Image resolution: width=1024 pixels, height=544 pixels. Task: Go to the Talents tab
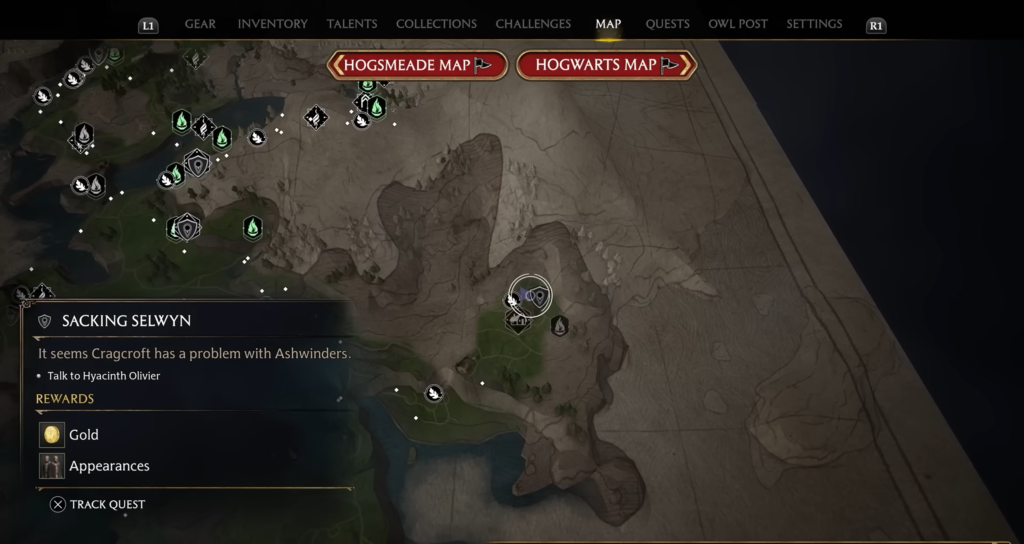352,24
